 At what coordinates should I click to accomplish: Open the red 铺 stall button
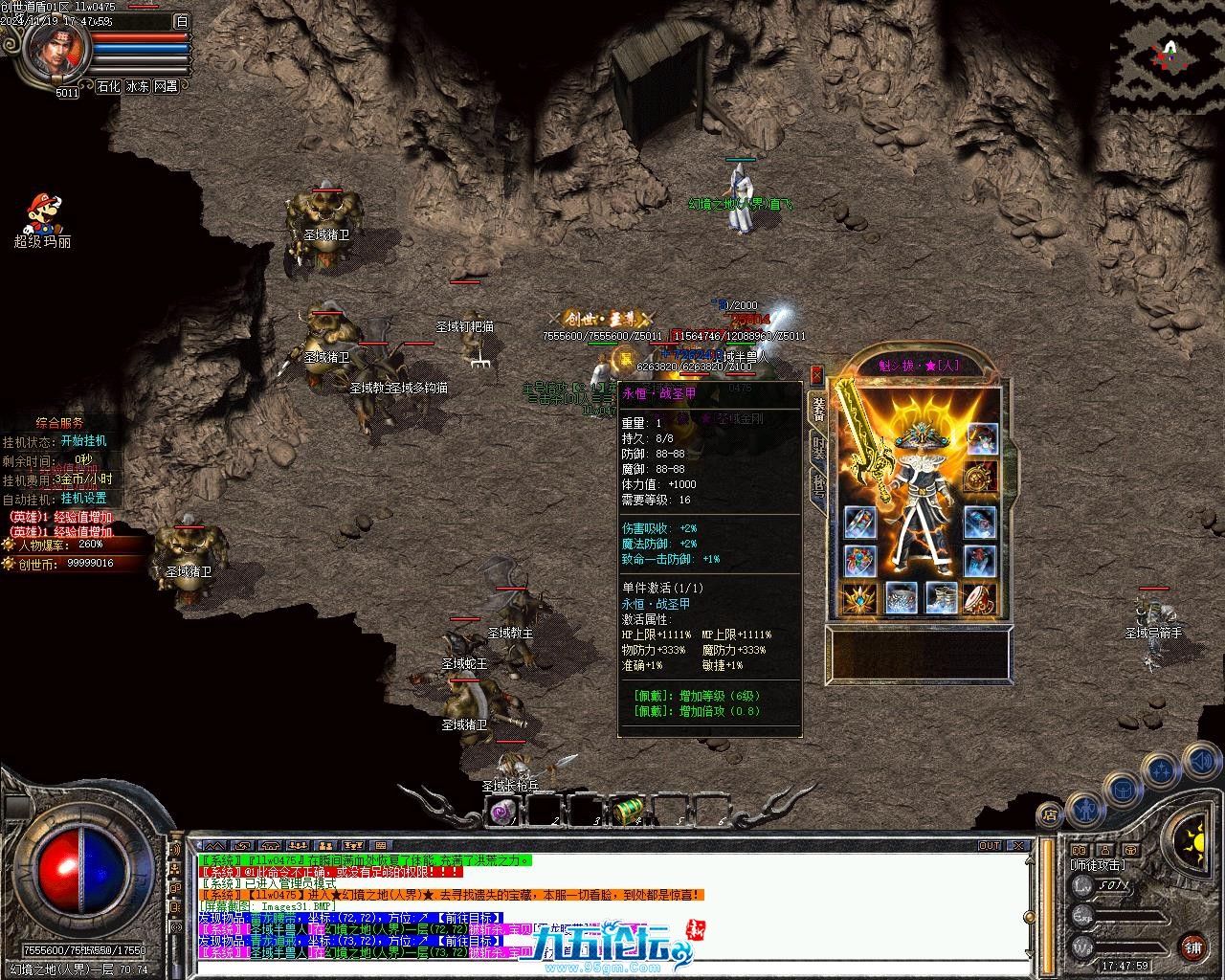pyautogui.click(x=1192, y=948)
